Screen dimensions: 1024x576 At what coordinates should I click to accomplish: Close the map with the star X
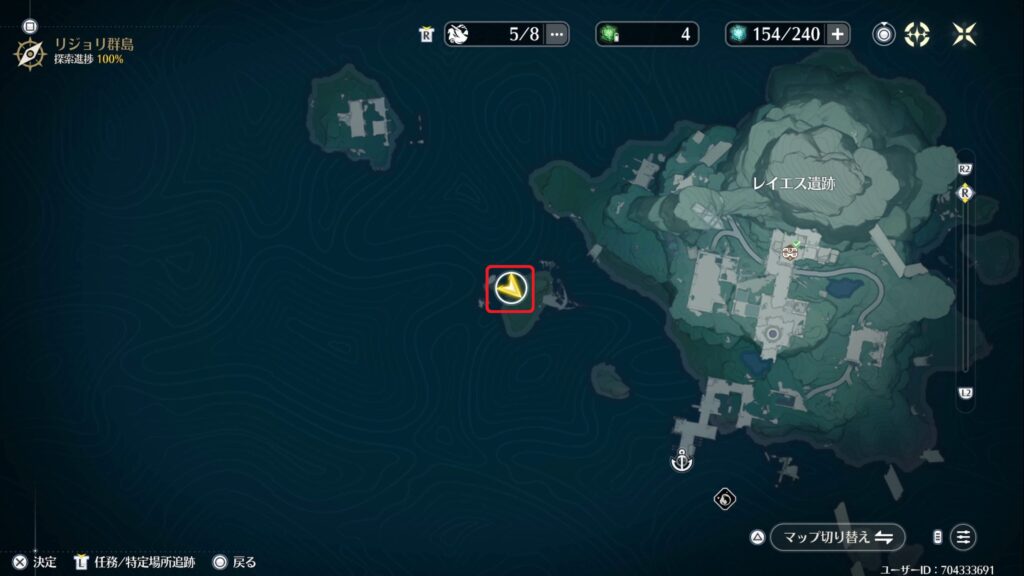[964, 34]
